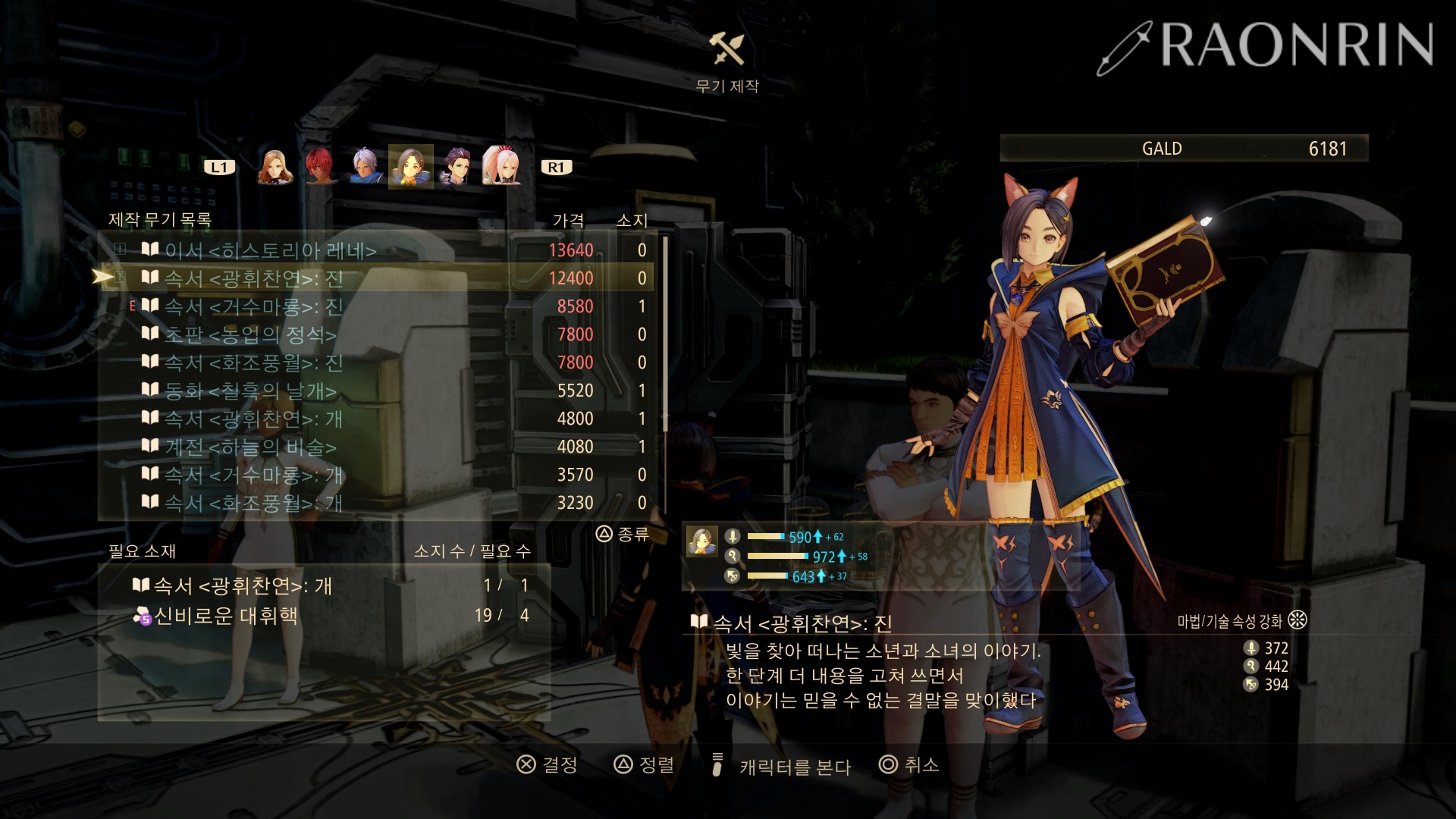
Task: Switch to the red-haired character portrait
Action: click(320, 167)
